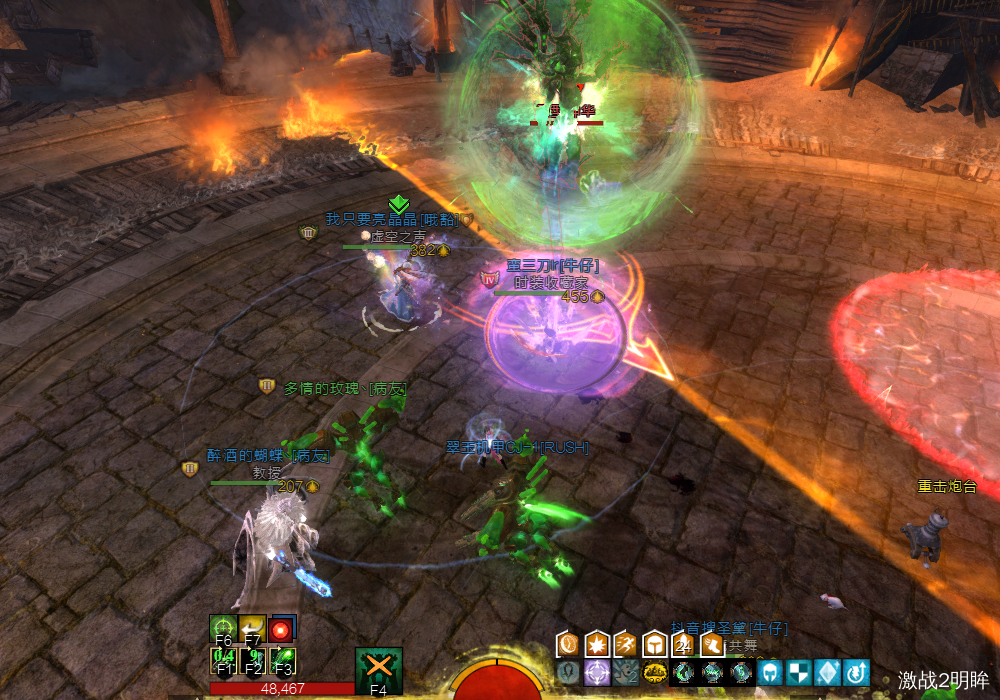
Task: Inspect the orange clock boon icon
Action: click(x=568, y=643)
